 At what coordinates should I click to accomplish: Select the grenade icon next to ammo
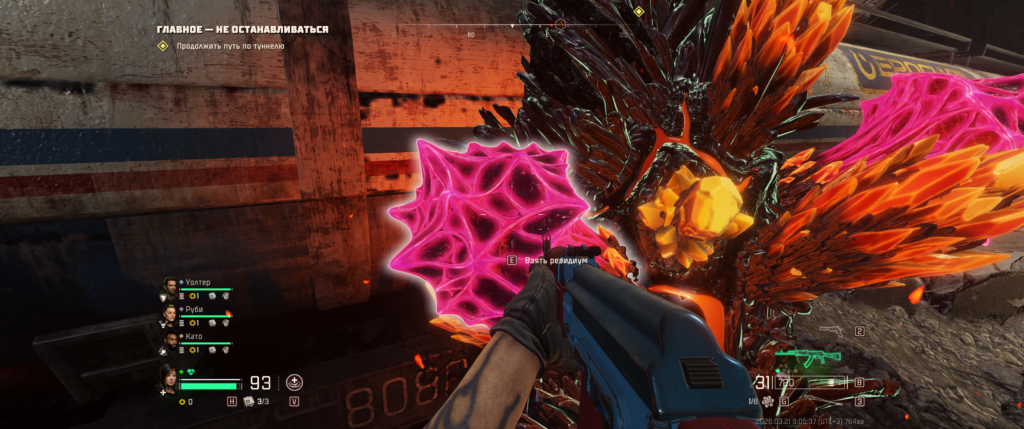[x=767, y=402]
